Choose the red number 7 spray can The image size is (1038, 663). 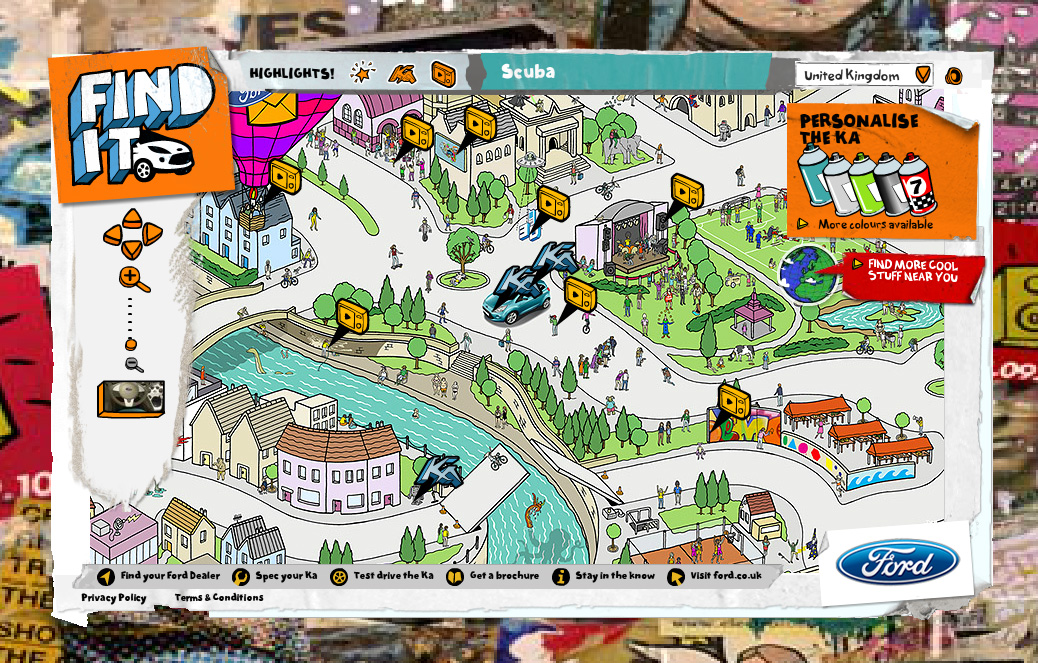coord(916,185)
